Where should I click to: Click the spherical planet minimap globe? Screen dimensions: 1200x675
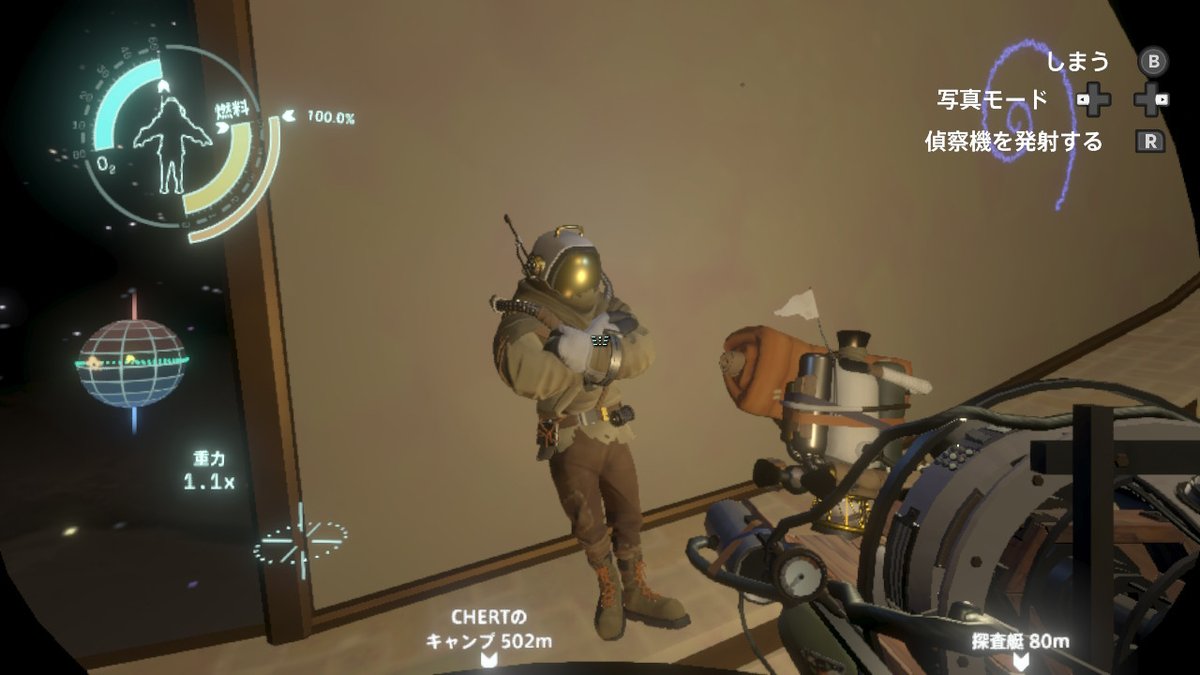[x=132, y=363]
